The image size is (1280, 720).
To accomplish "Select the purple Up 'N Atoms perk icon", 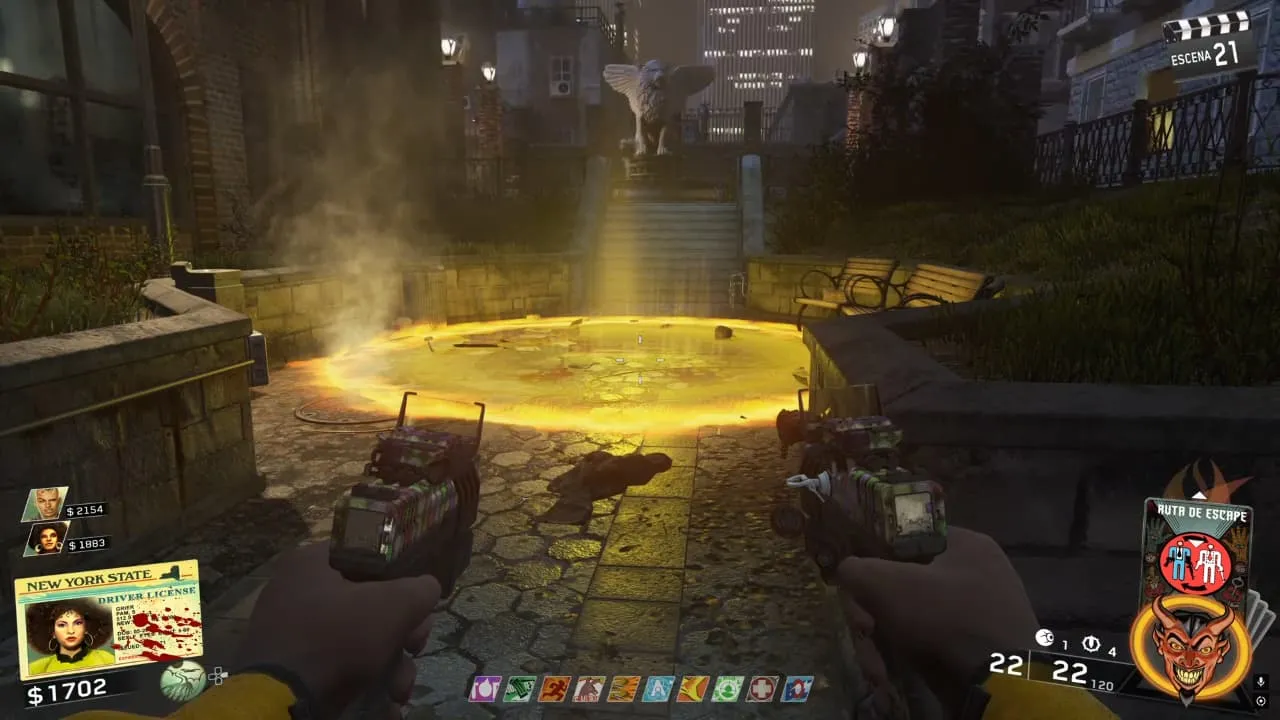I will [x=484, y=688].
